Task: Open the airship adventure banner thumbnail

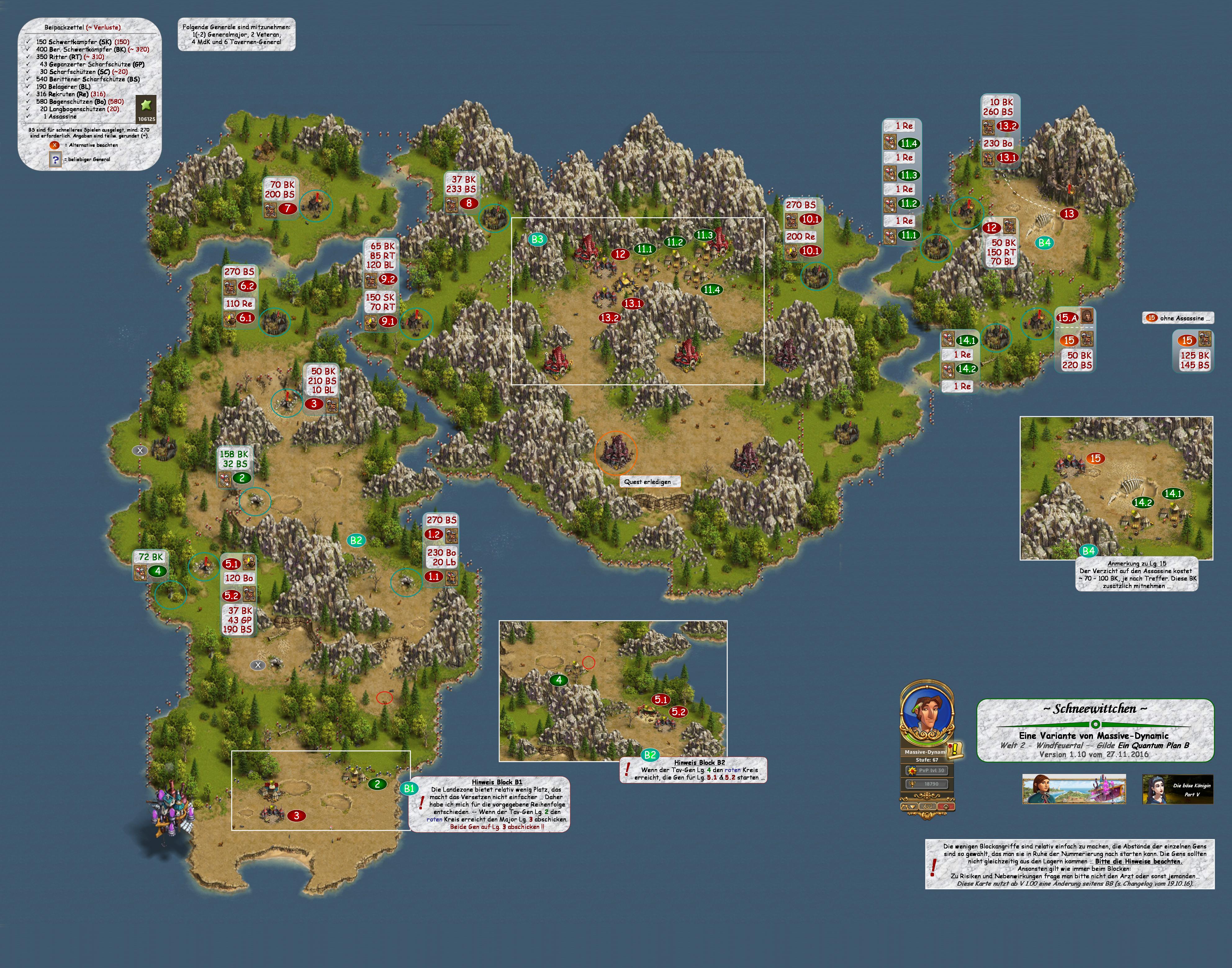Action: pyautogui.click(x=1073, y=789)
